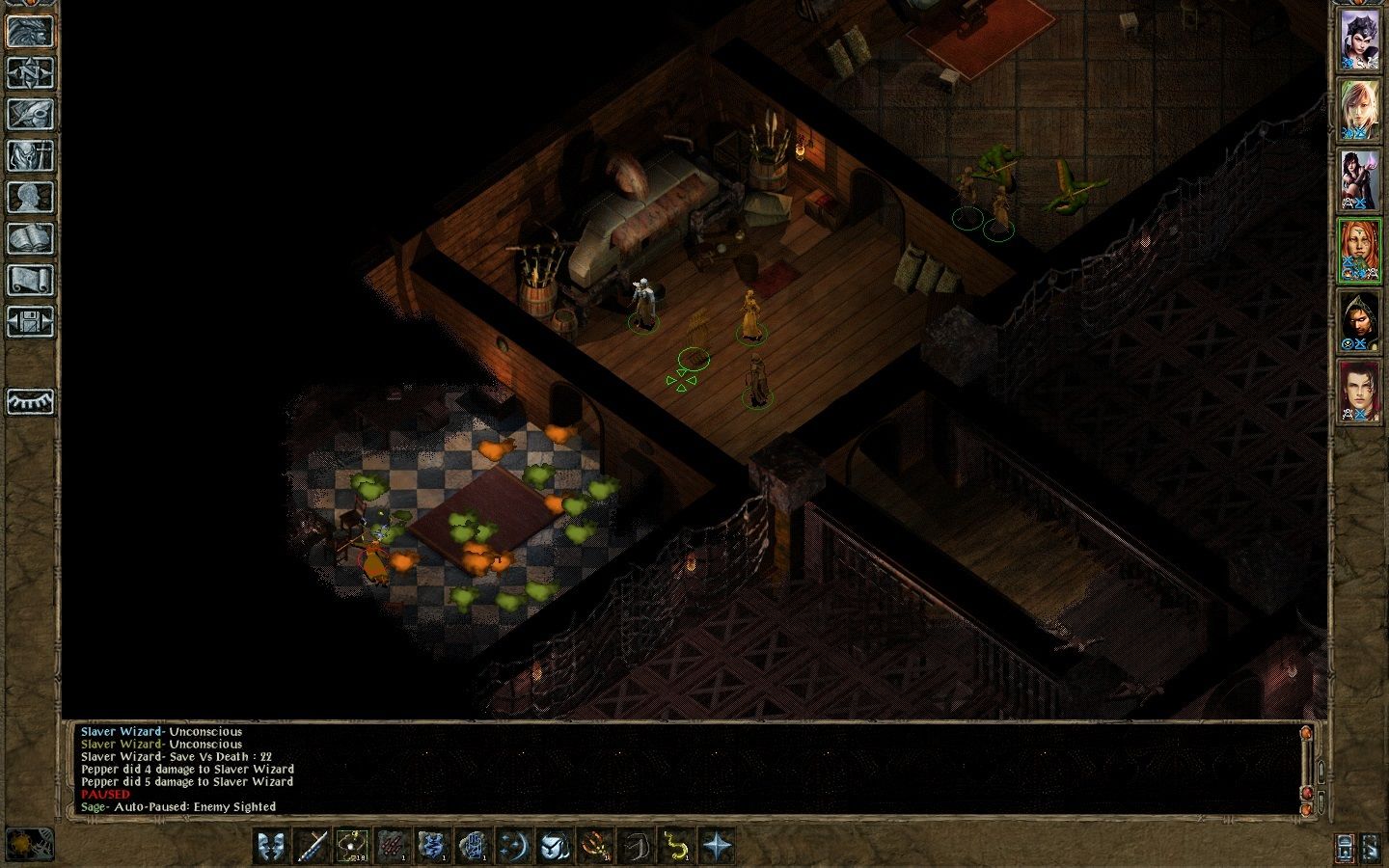Image resolution: width=1389 pixels, height=868 pixels.
Task: Equip the sling with 18 ammo
Action: pos(352,846)
